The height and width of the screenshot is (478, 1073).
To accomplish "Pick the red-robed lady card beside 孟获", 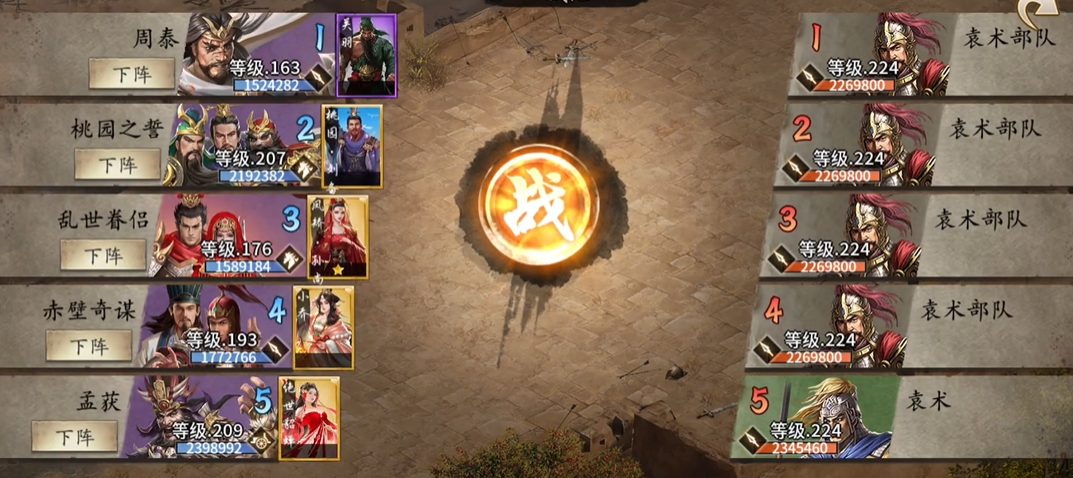I will 309,418.
